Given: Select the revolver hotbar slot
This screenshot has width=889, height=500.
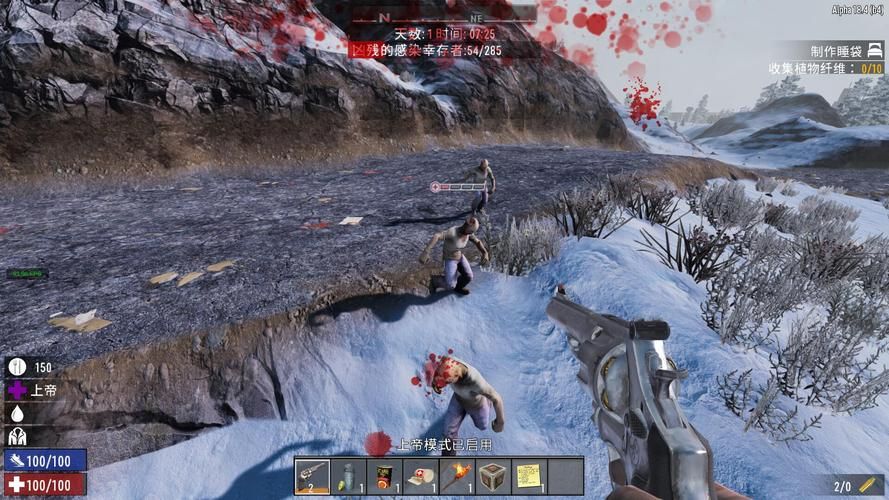Looking at the screenshot, I should [312, 476].
